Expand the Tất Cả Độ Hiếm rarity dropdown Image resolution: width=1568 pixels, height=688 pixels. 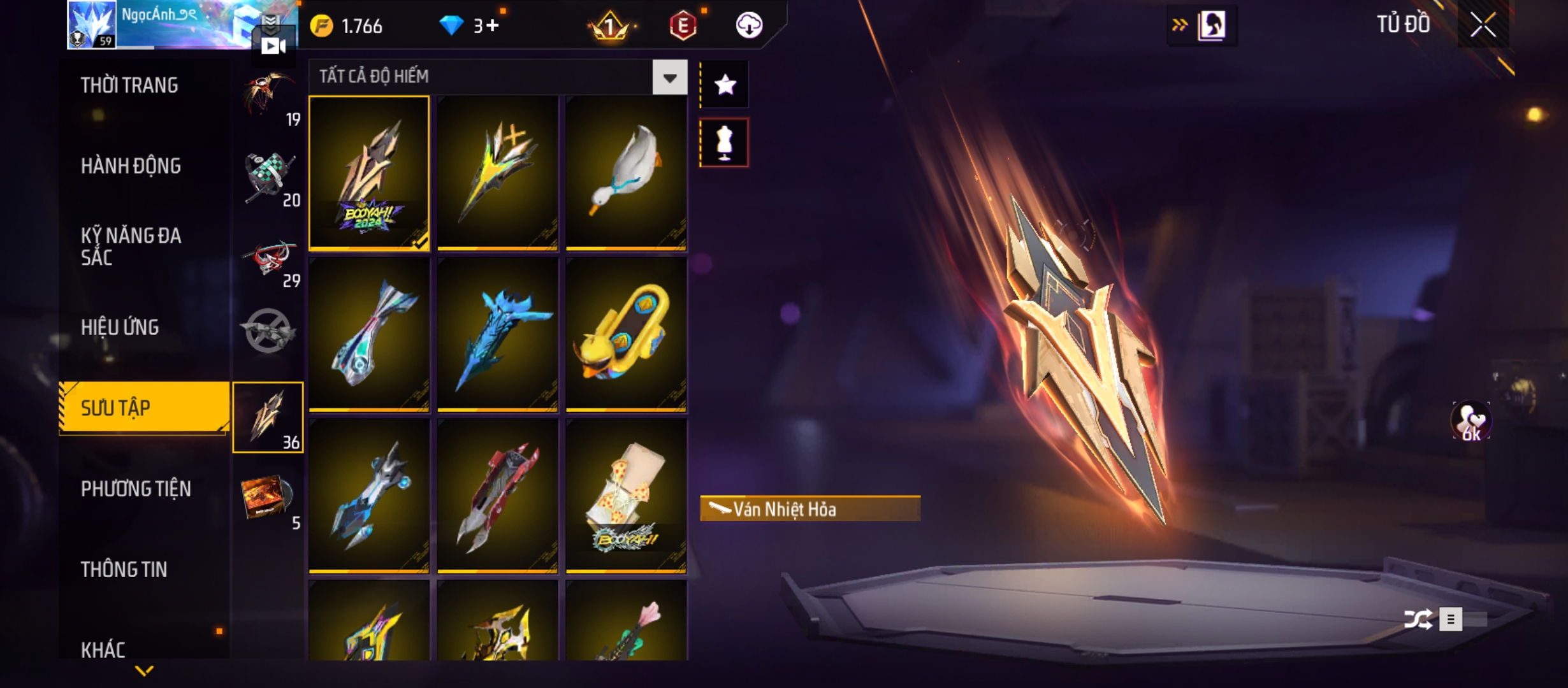(x=669, y=78)
